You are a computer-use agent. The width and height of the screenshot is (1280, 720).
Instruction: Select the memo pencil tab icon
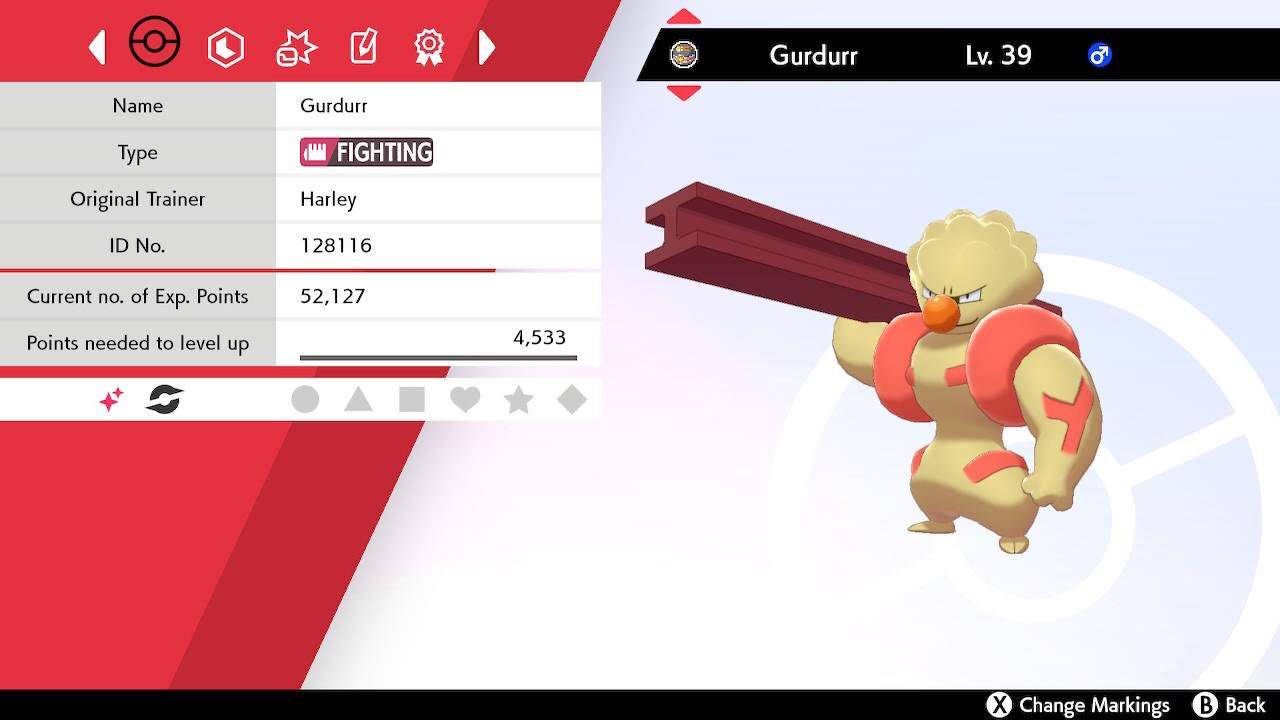[362, 46]
